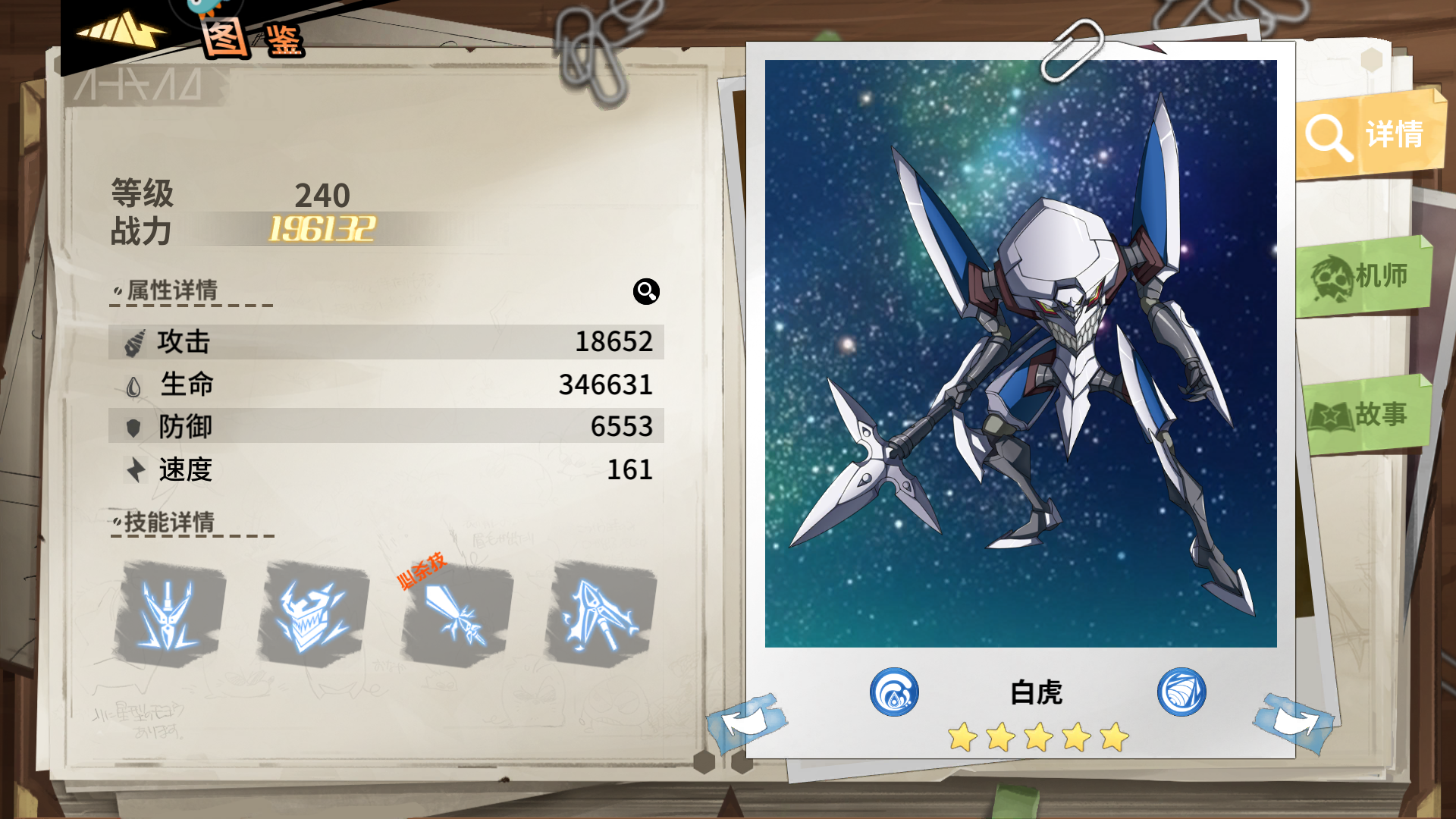The image size is (1456, 819).
Task: Enlarge the 白虎 mech portrait card
Action: coord(1020,353)
